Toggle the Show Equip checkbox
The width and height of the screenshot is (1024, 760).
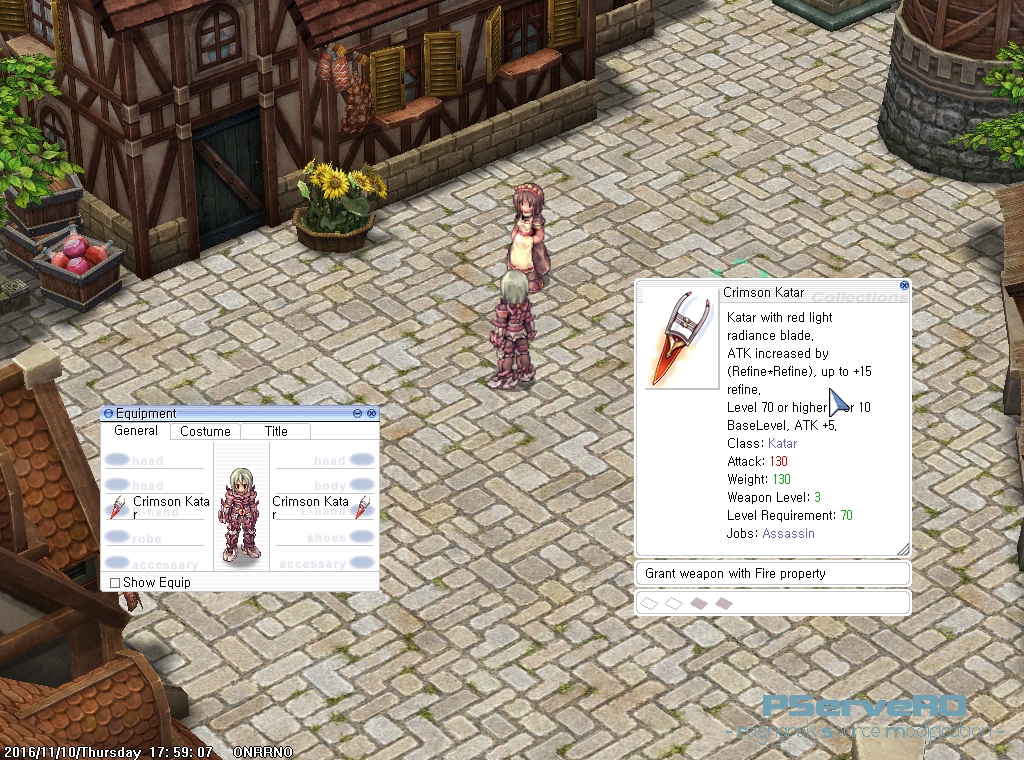(x=115, y=583)
